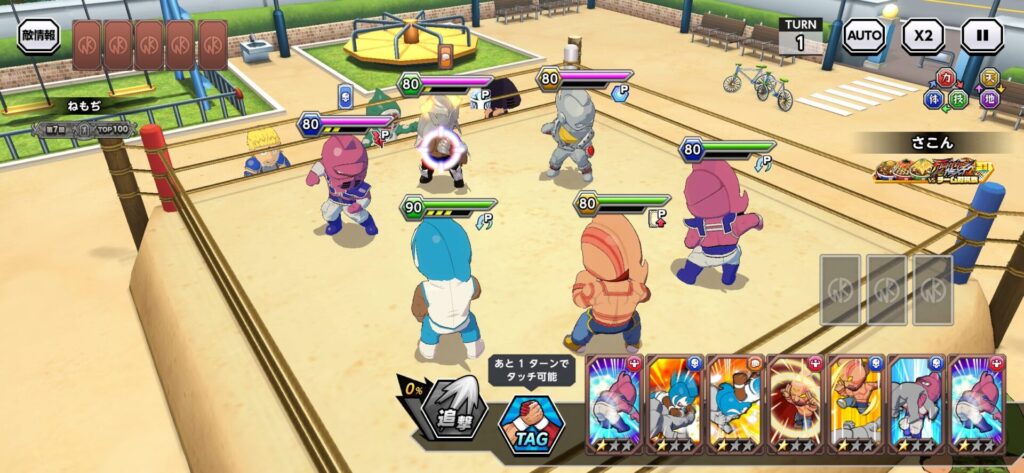Tap the TAG partner swap button
This screenshot has width=1024, height=473.
(531, 420)
